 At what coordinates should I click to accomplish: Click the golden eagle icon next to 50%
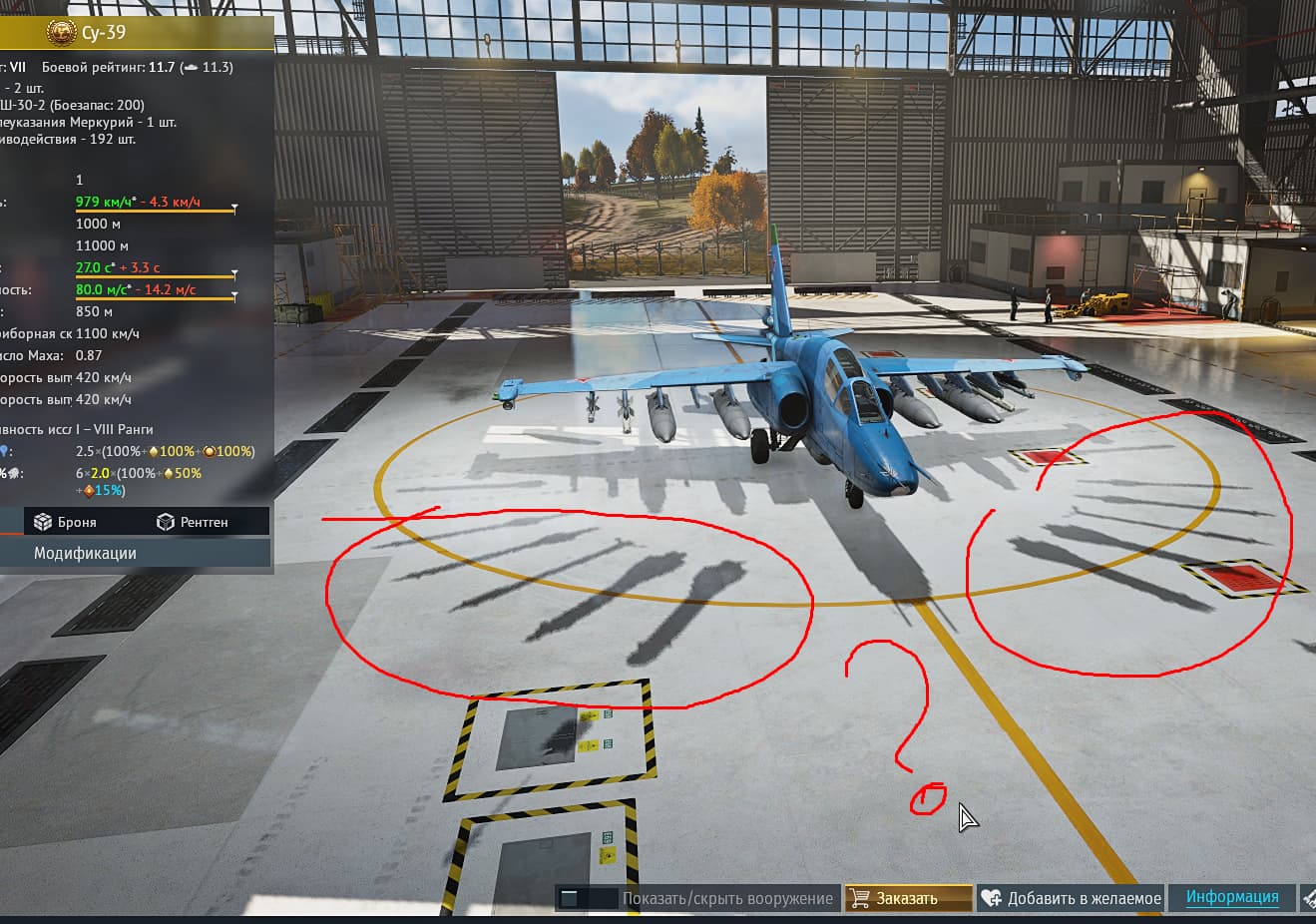click(166, 474)
